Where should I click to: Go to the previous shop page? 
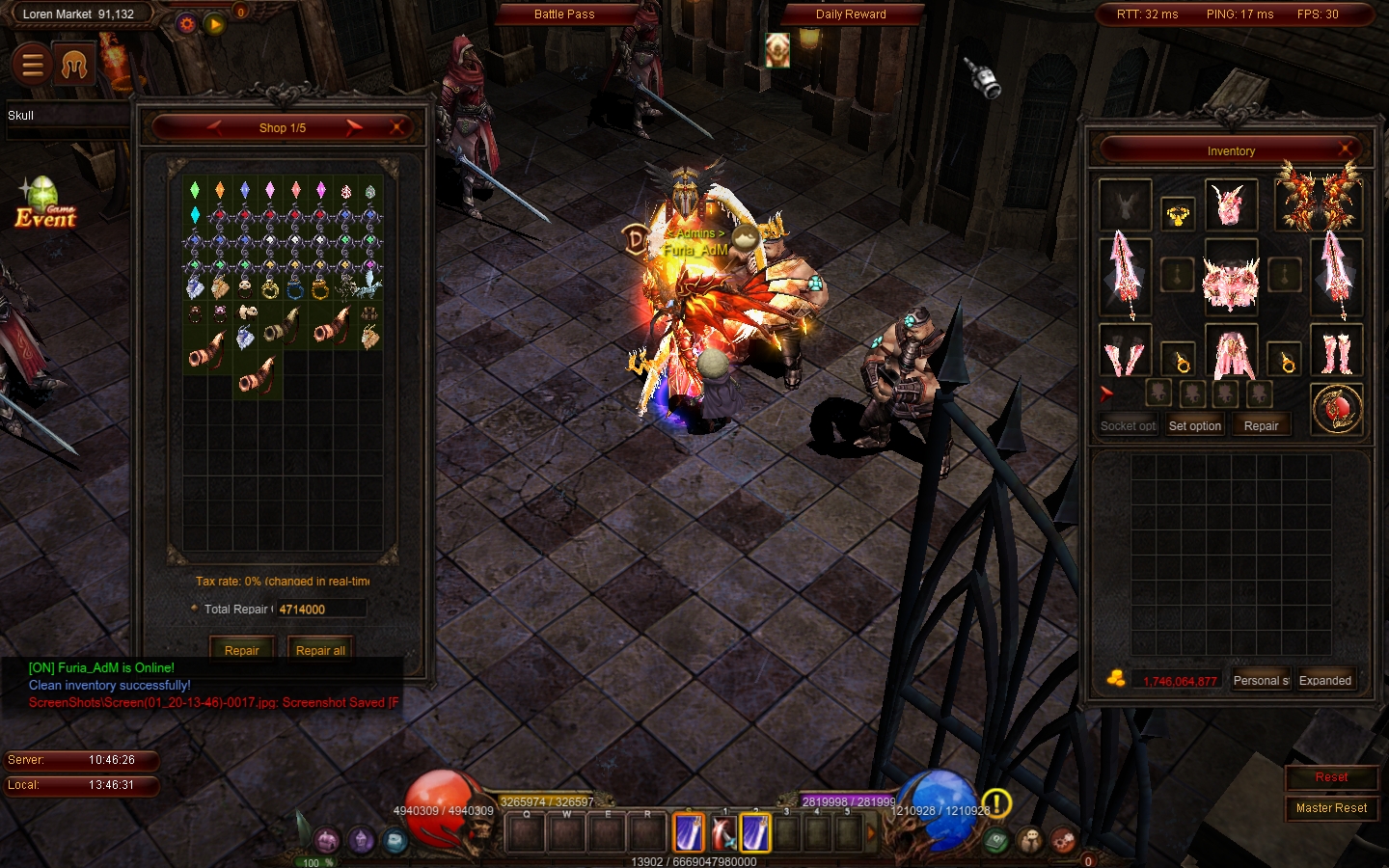214,127
